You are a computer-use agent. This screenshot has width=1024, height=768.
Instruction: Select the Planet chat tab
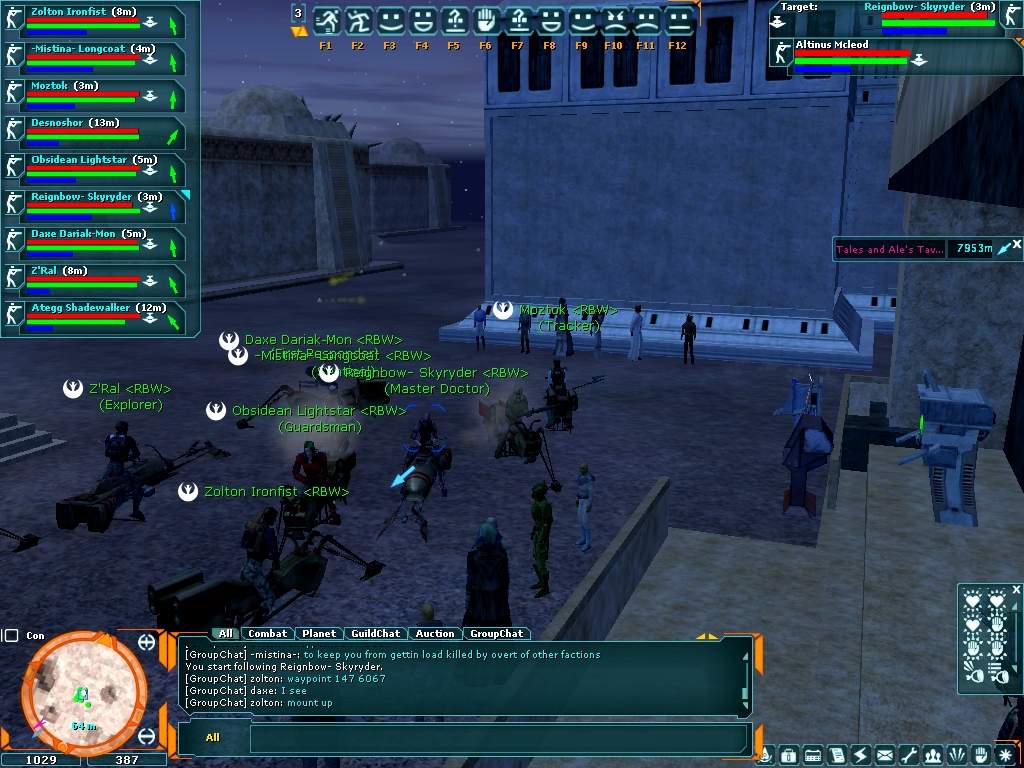(319, 633)
